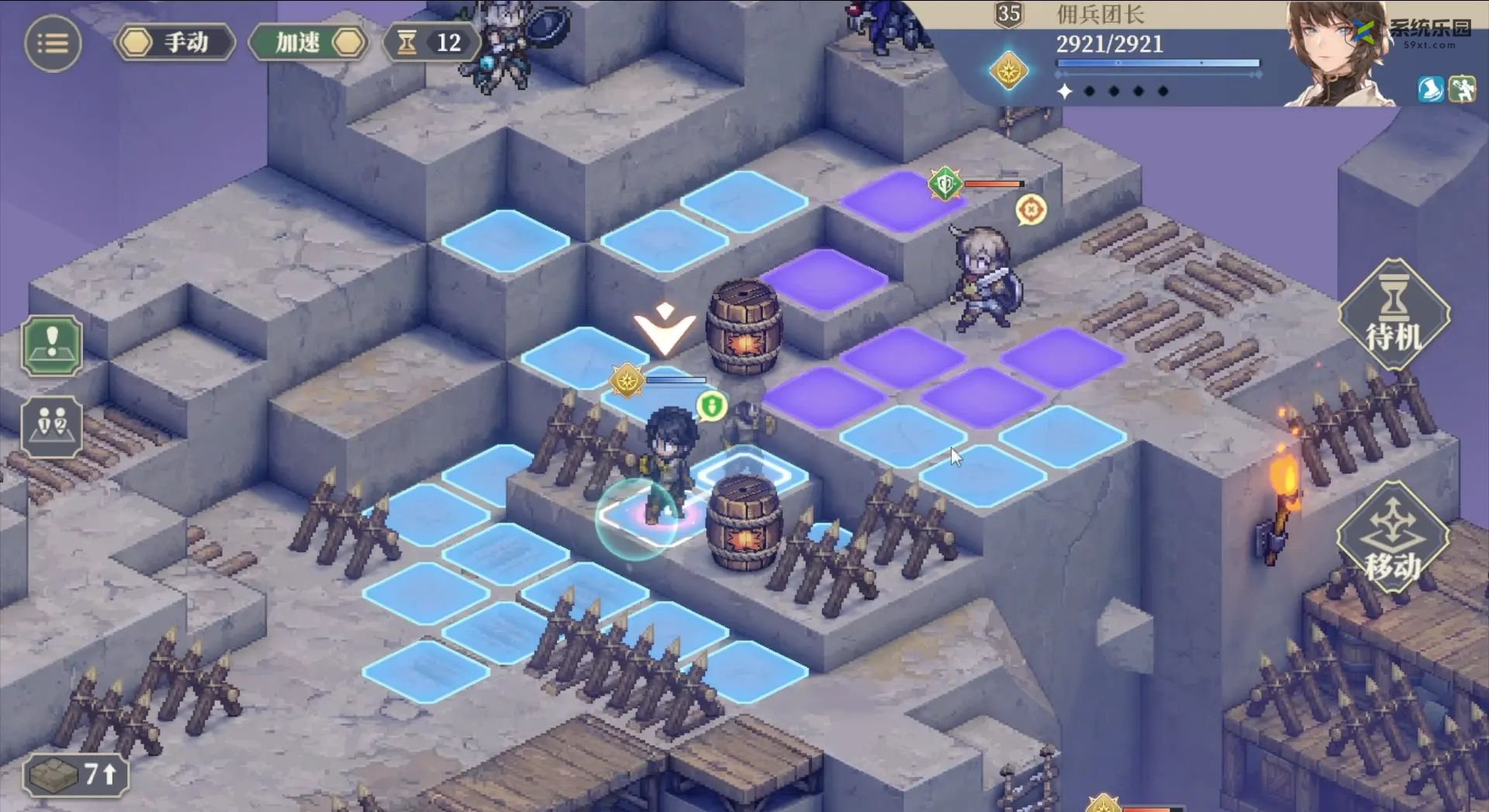Select the gold diamond class emblem

point(1008,71)
